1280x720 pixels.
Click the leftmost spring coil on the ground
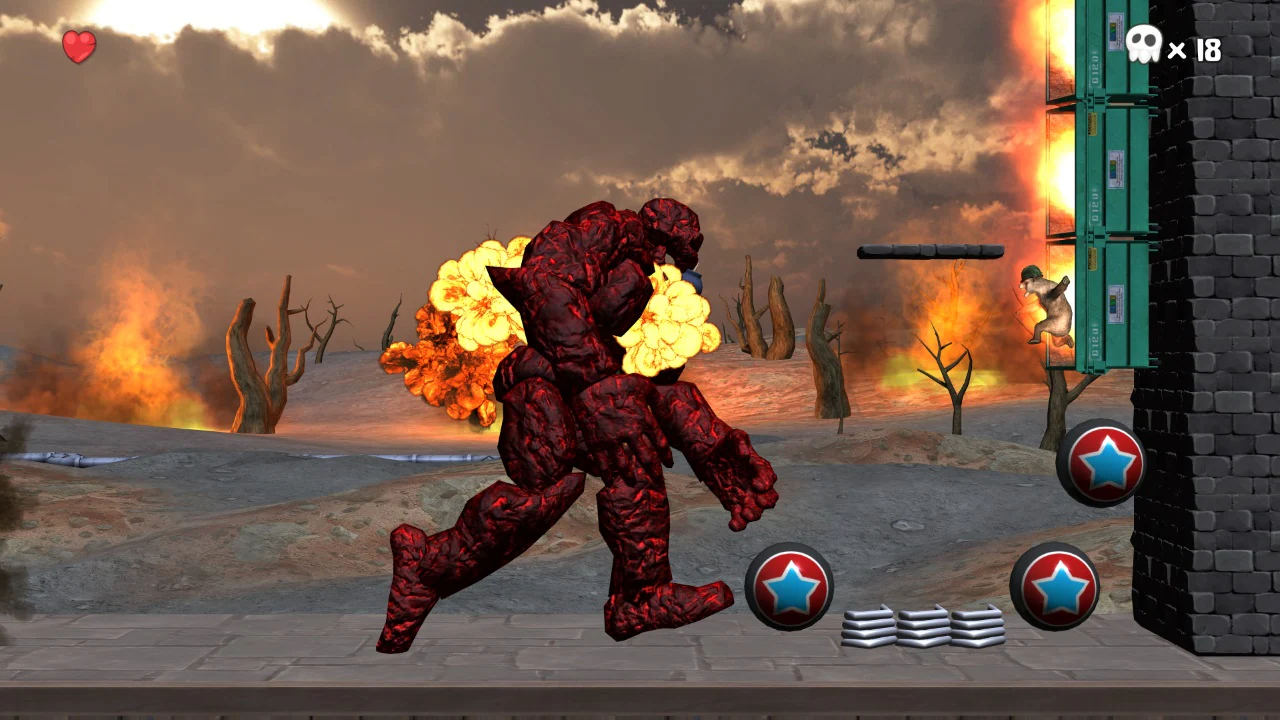868,625
